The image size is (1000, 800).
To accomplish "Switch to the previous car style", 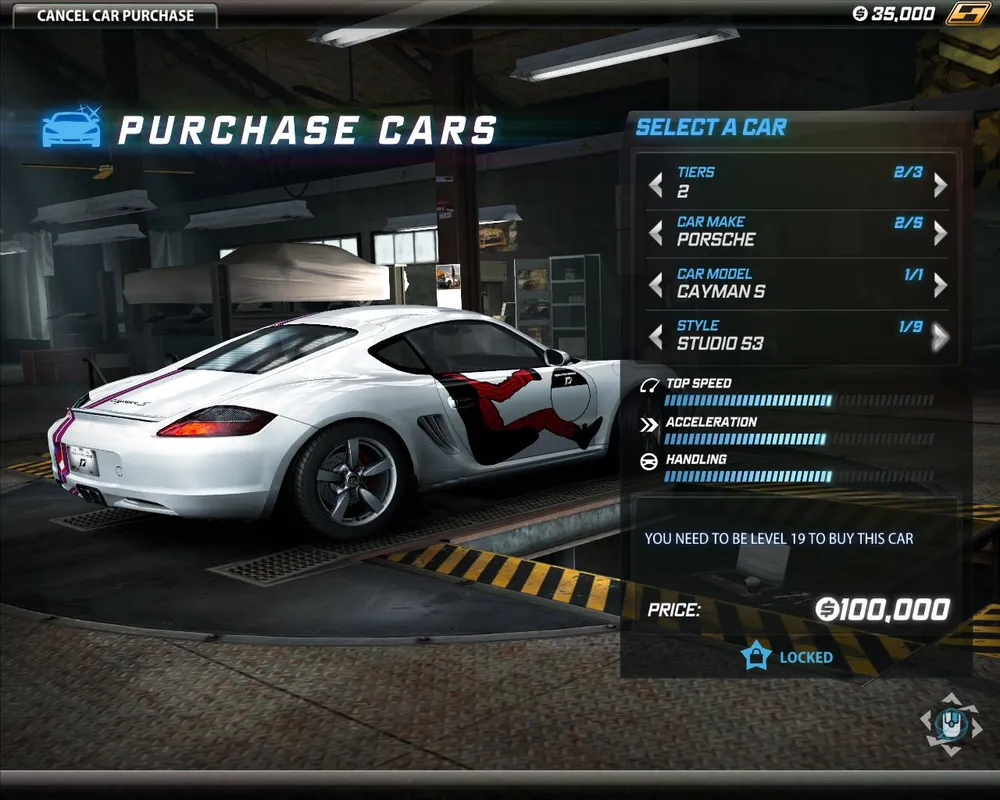I will click(656, 338).
